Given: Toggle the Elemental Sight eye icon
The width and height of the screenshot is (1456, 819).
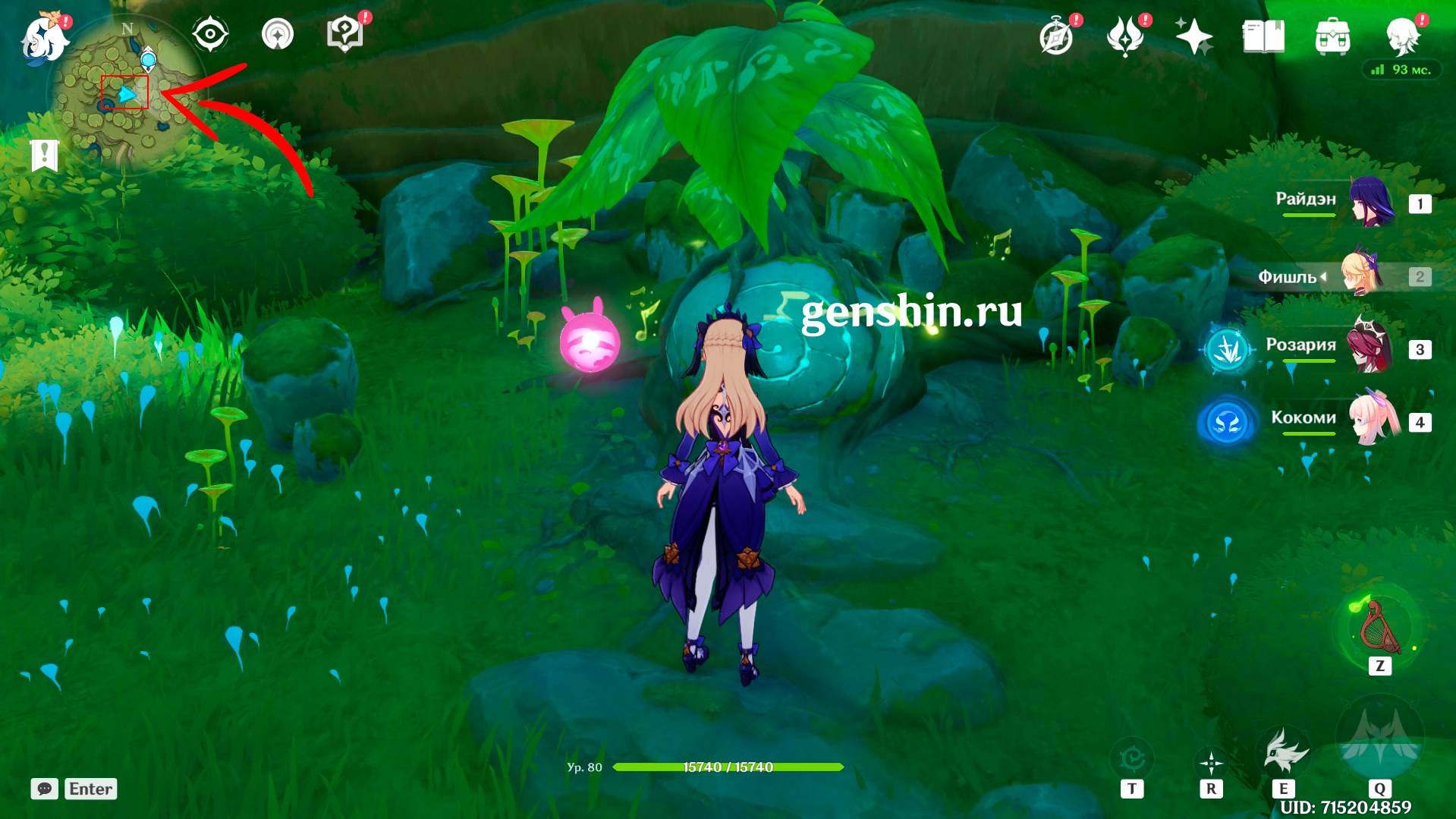Looking at the screenshot, I should (210, 34).
